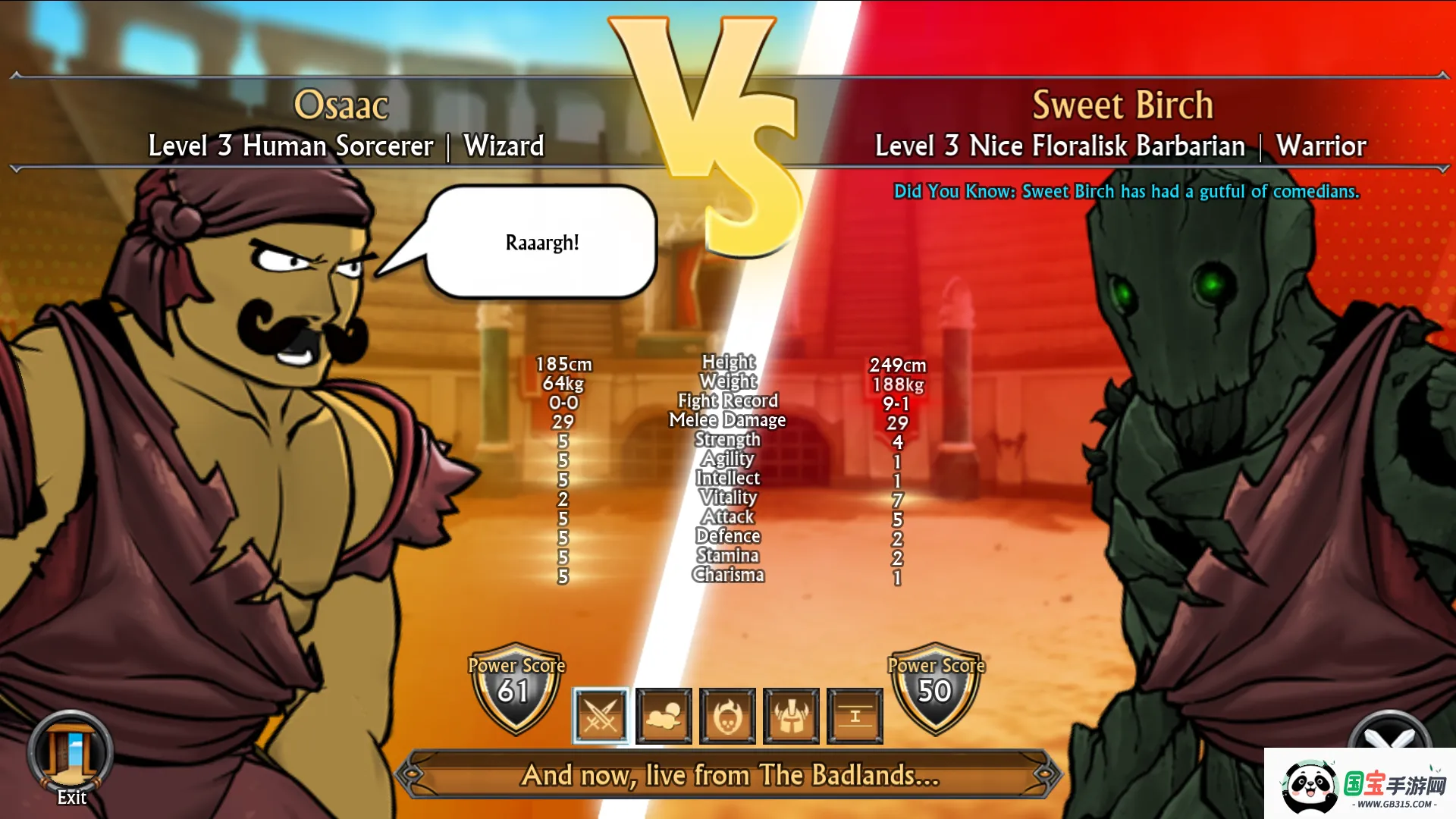
Task: Switch to the cloud icon tab
Action: [x=664, y=716]
